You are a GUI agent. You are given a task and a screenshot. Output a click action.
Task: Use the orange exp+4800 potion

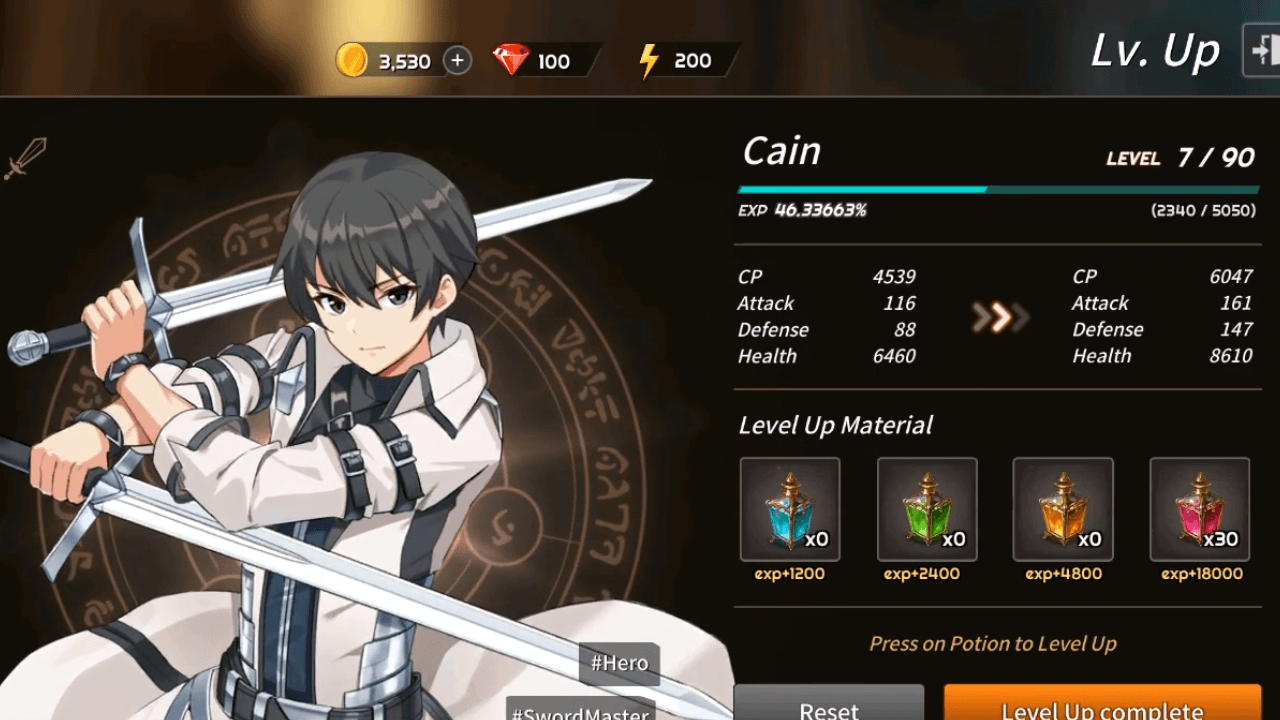point(1063,509)
